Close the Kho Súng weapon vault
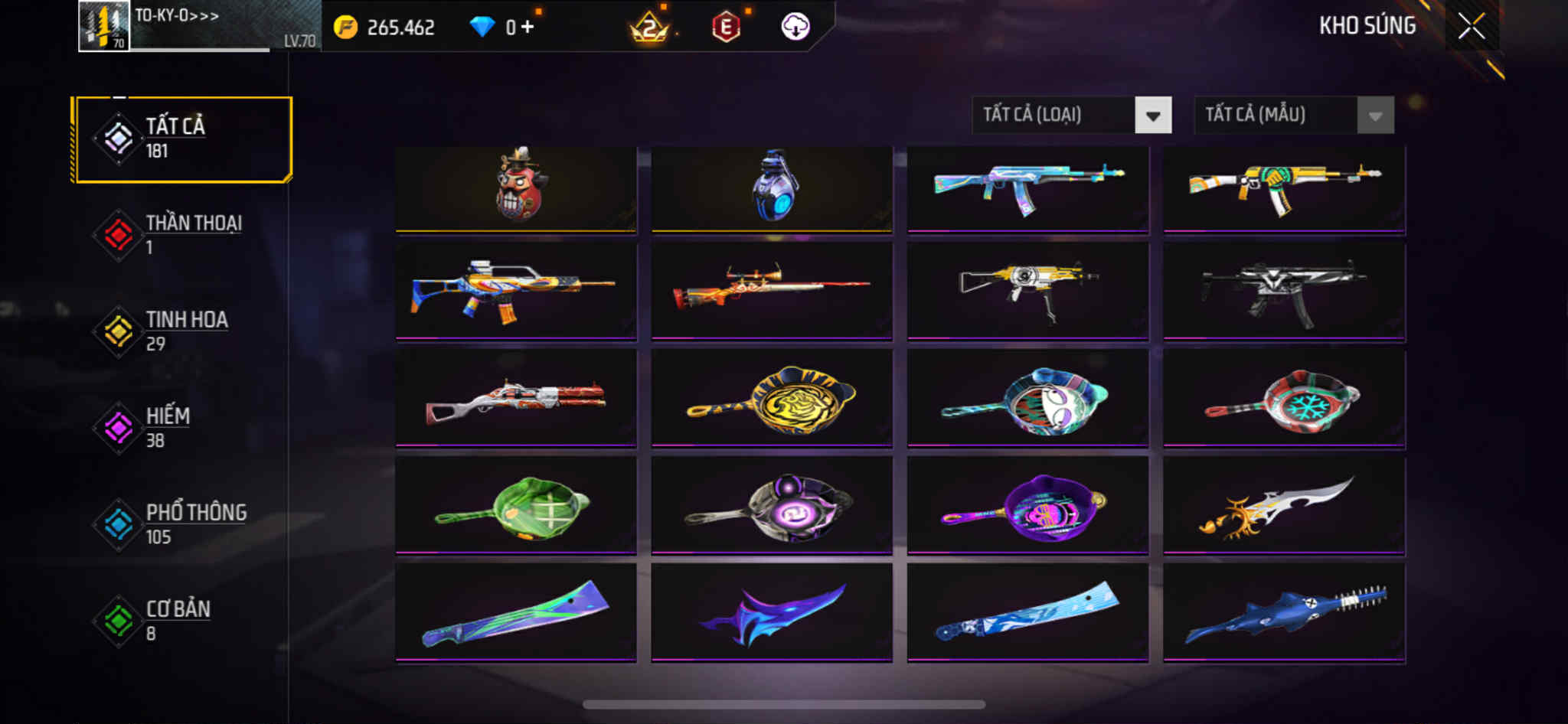Image resolution: width=1568 pixels, height=724 pixels. (x=1471, y=27)
